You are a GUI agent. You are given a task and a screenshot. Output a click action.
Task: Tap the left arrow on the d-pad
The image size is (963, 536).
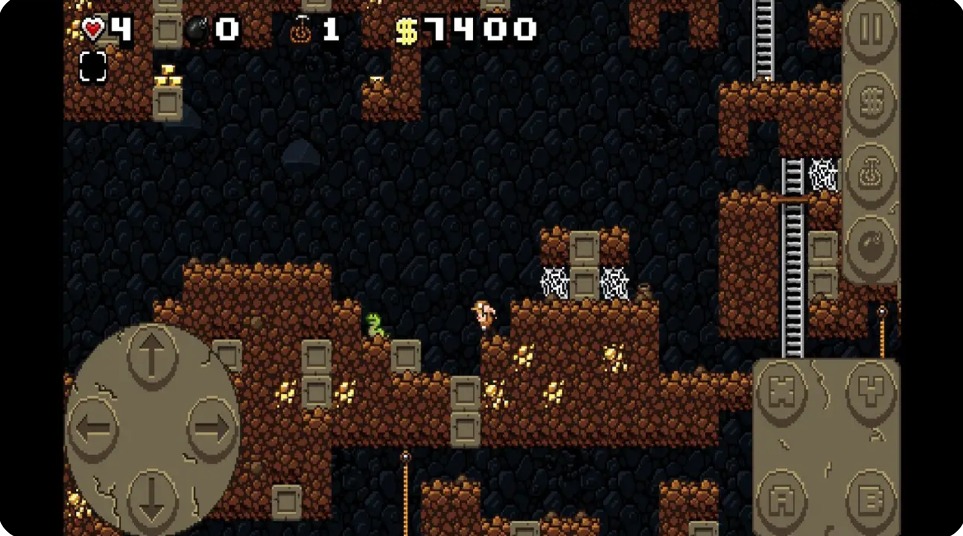tap(96, 429)
